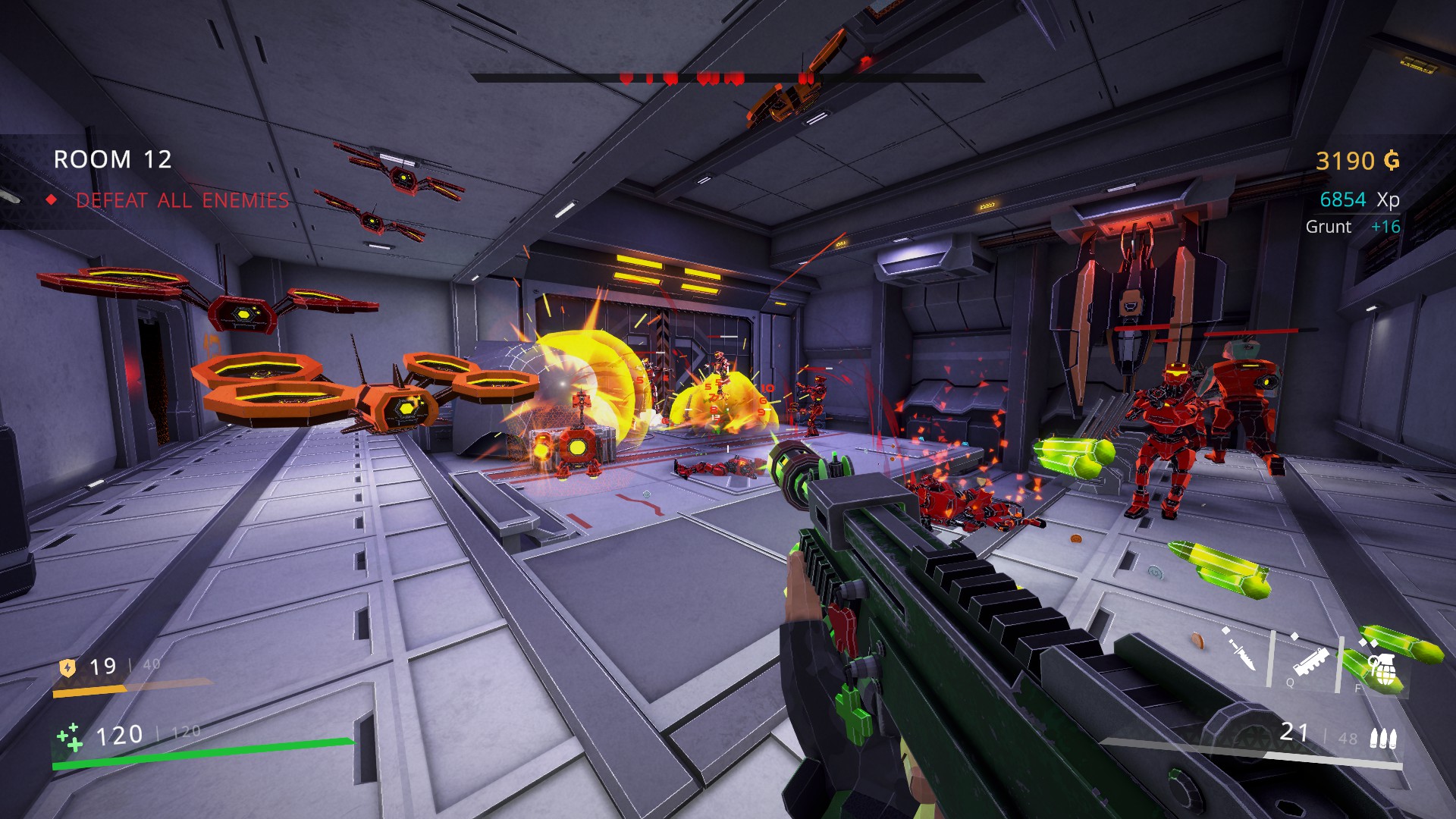
Task: Click the shield armor icon
Action: coord(67,667)
